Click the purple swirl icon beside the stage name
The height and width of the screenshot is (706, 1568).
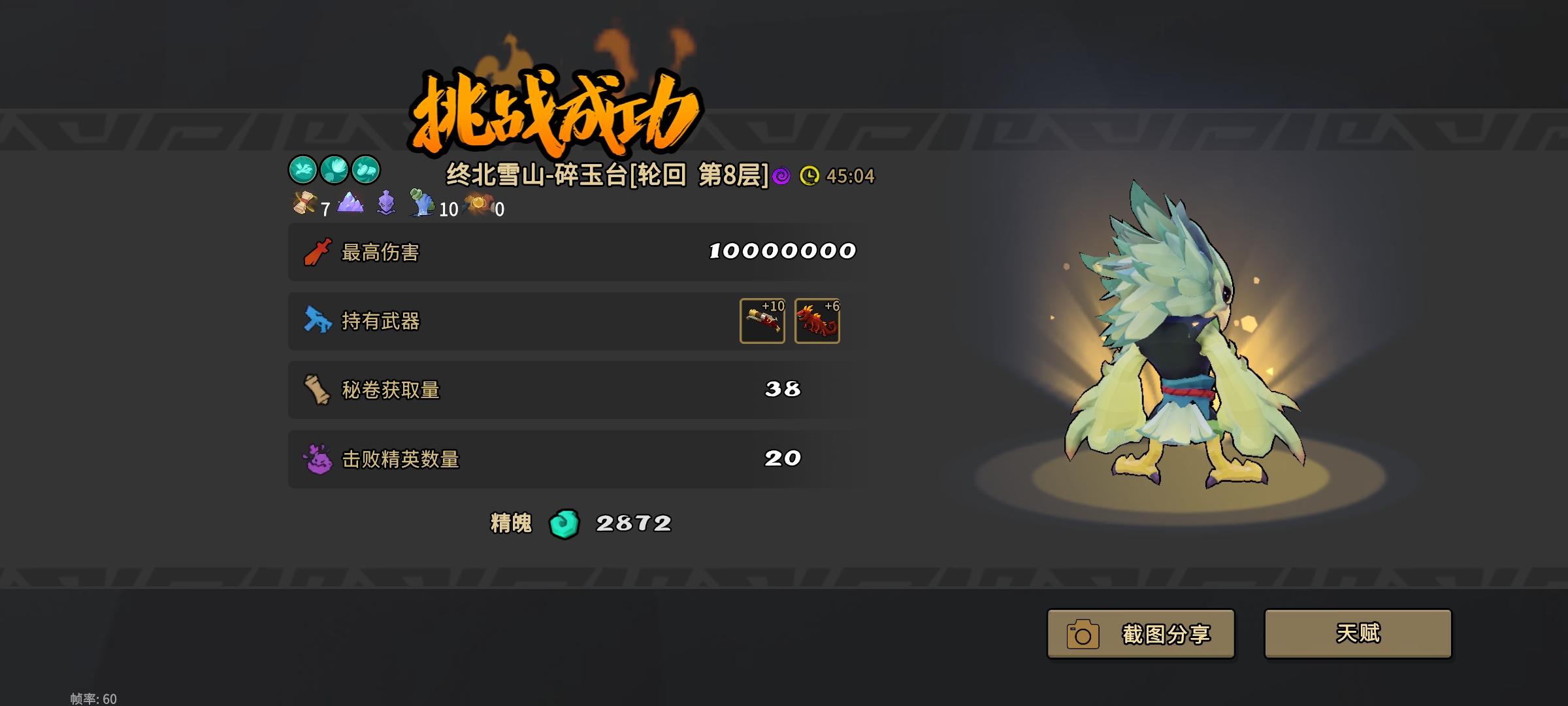pos(780,176)
